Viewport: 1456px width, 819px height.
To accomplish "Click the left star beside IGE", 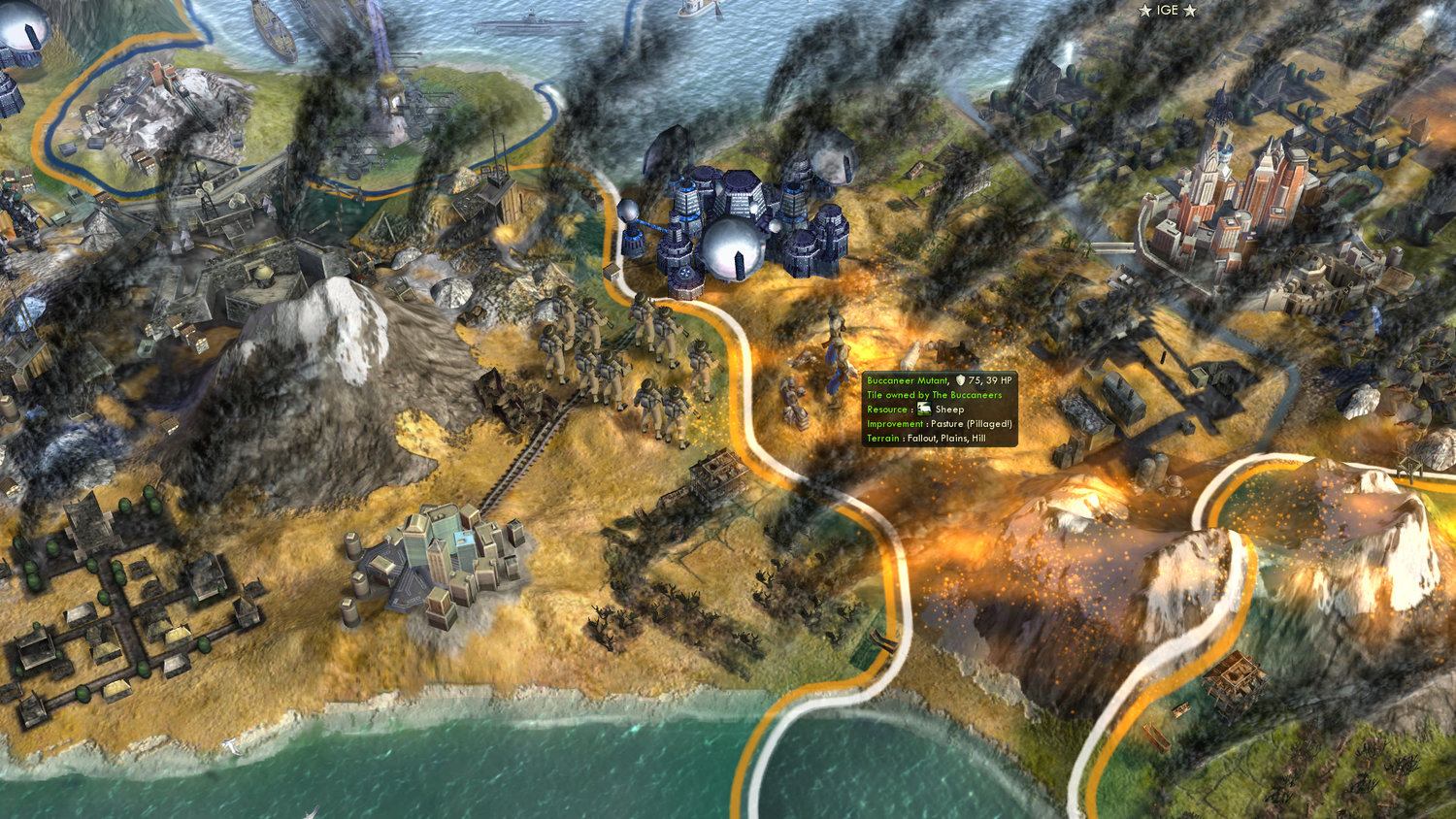I will point(1143,11).
